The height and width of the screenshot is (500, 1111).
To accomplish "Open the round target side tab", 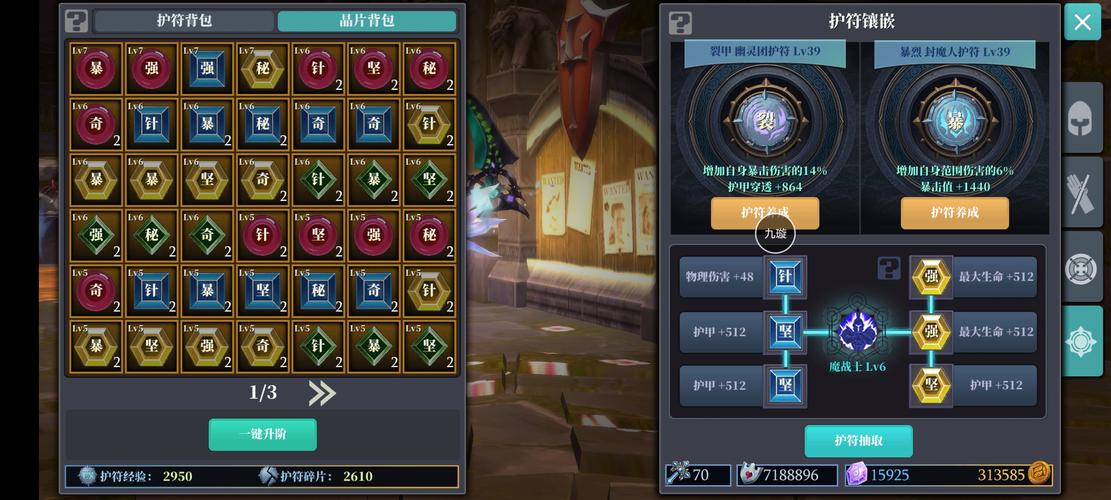I will coord(1082,268).
